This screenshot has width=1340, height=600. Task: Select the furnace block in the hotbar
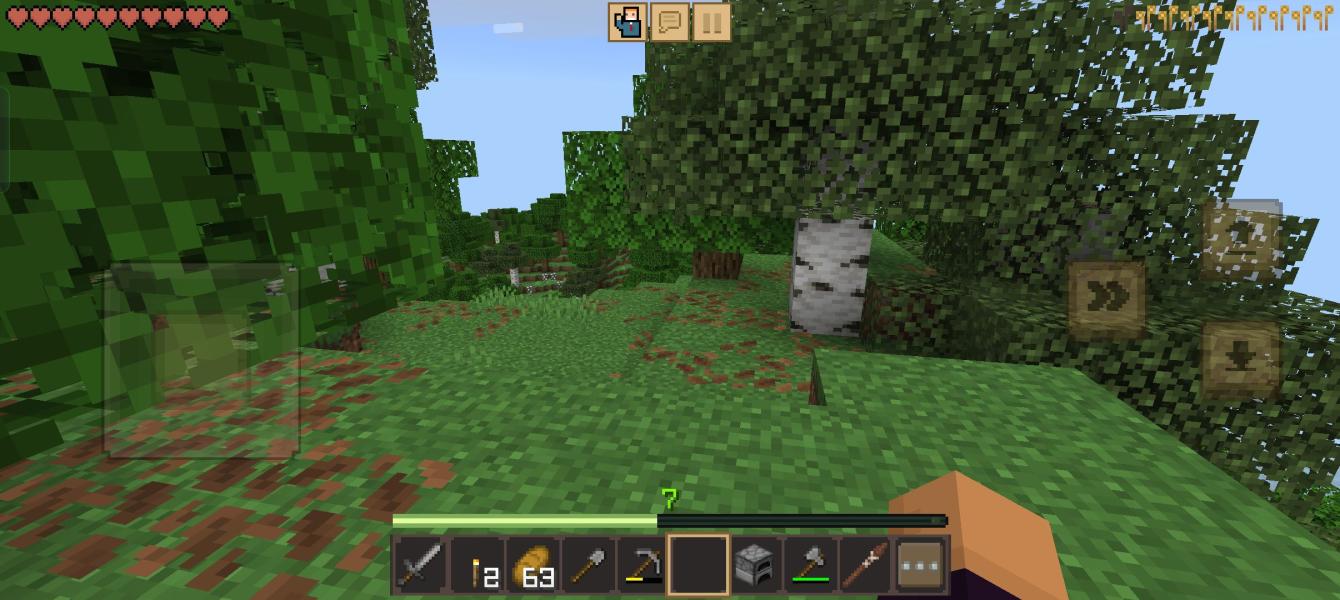tap(753, 567)
